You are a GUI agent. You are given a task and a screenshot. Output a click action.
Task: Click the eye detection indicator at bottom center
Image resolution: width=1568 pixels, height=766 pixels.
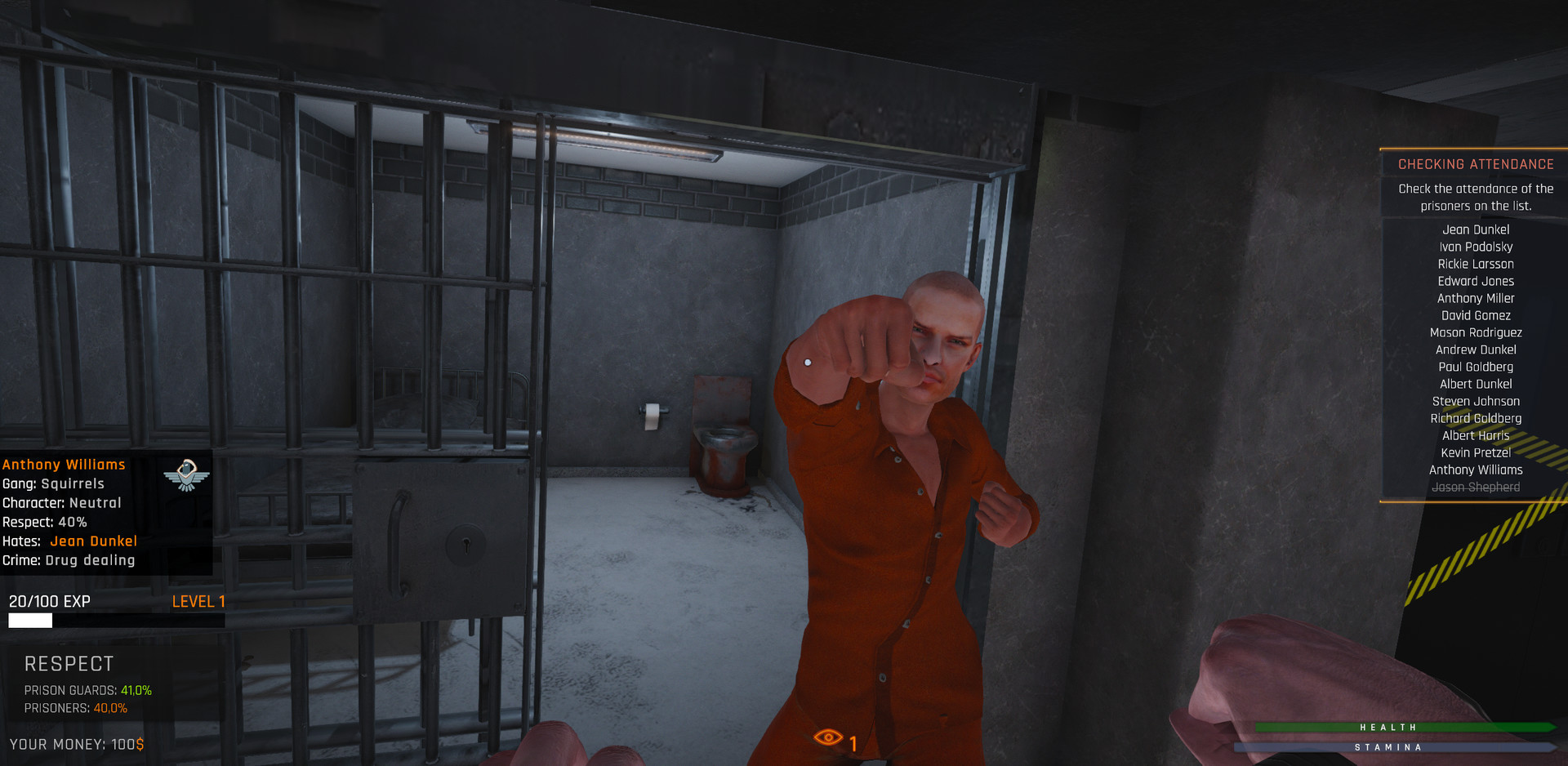click(x=830, y=738)
